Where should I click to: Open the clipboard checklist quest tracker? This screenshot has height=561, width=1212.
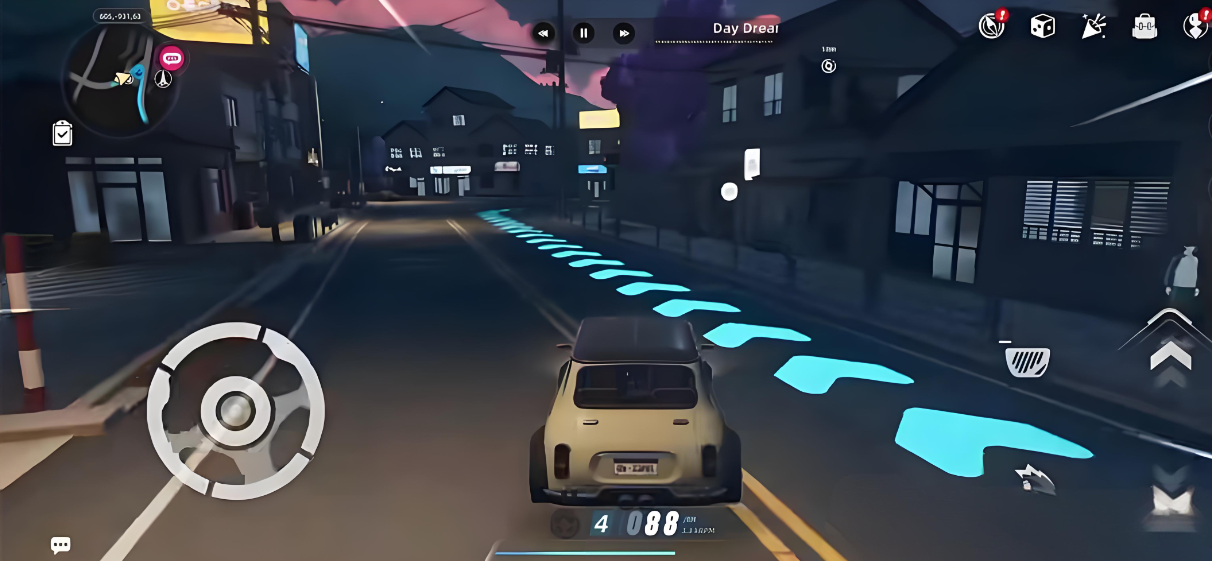[62, 133]
